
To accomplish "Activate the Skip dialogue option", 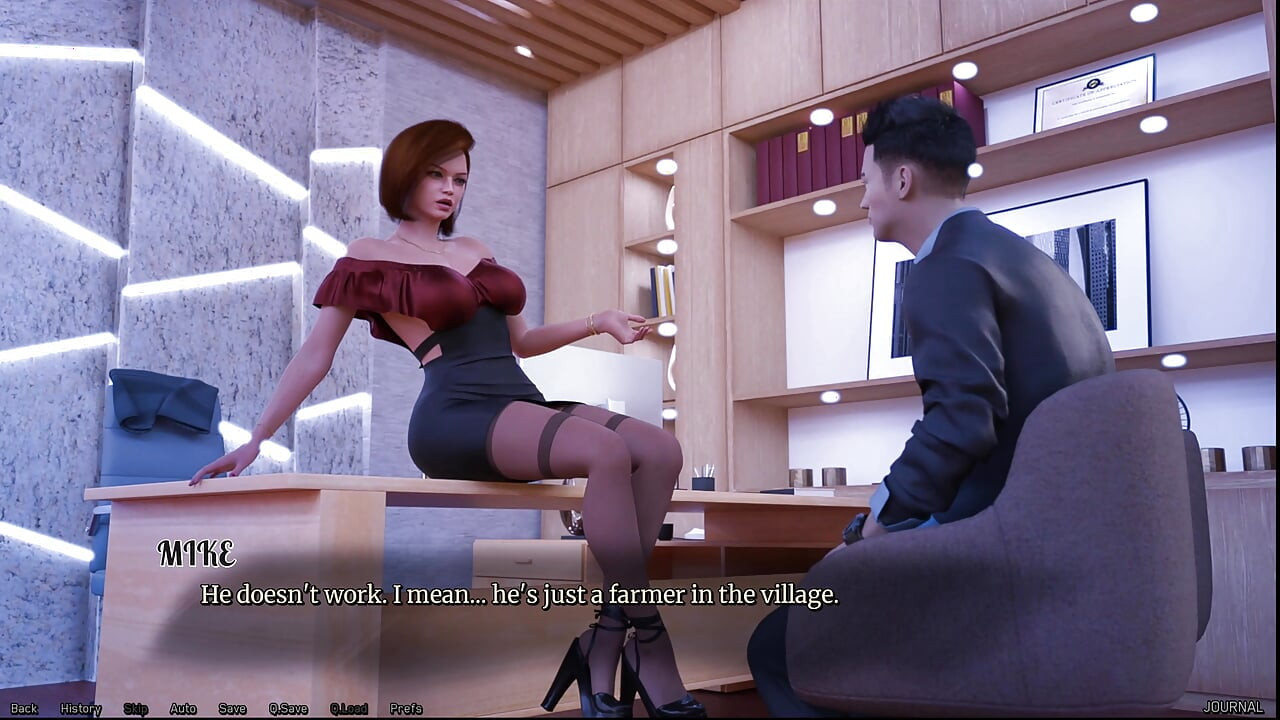I will [136, 708].
